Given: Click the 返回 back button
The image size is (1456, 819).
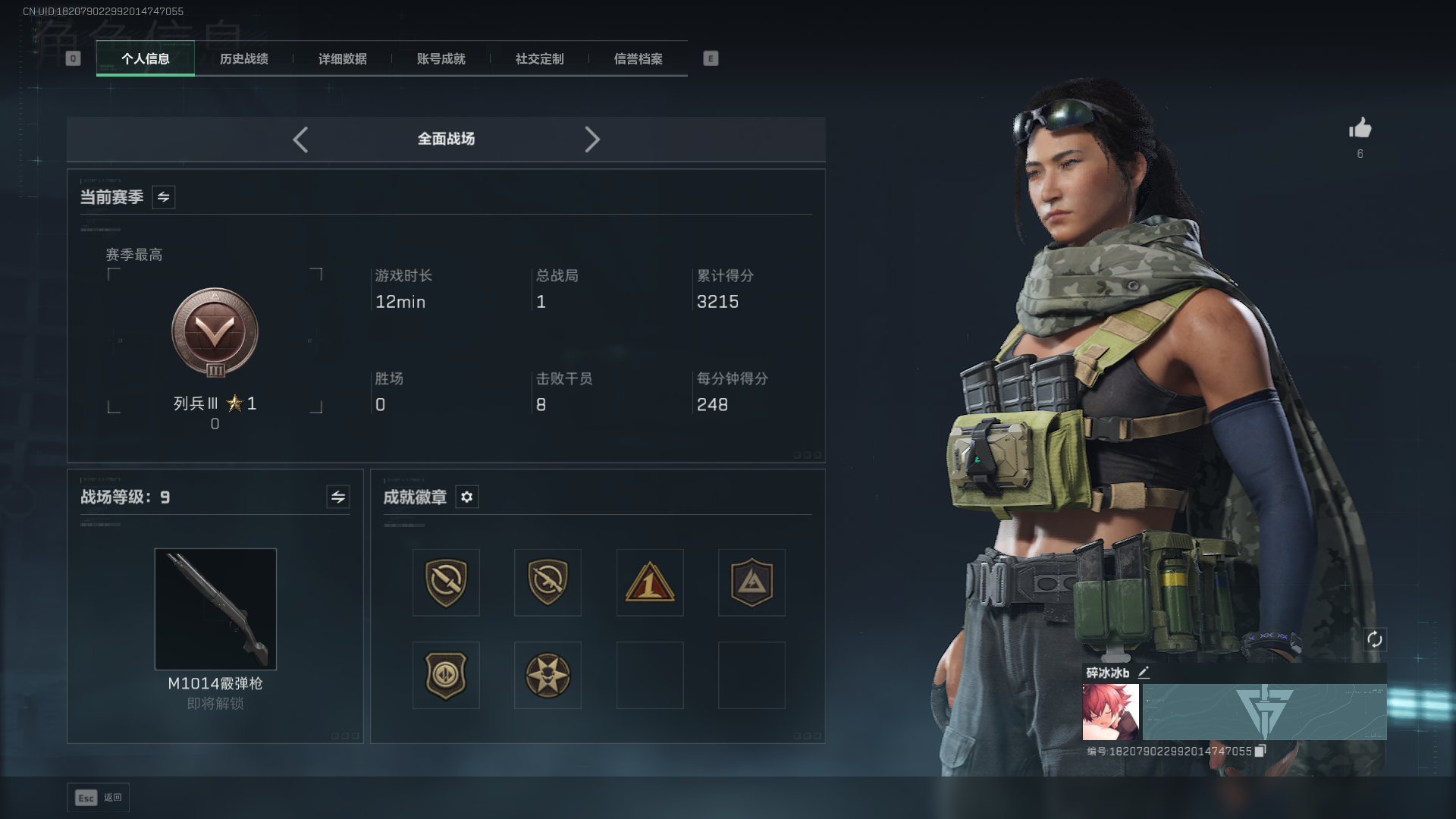Looking at the screenshot, I should pos(99,798).
